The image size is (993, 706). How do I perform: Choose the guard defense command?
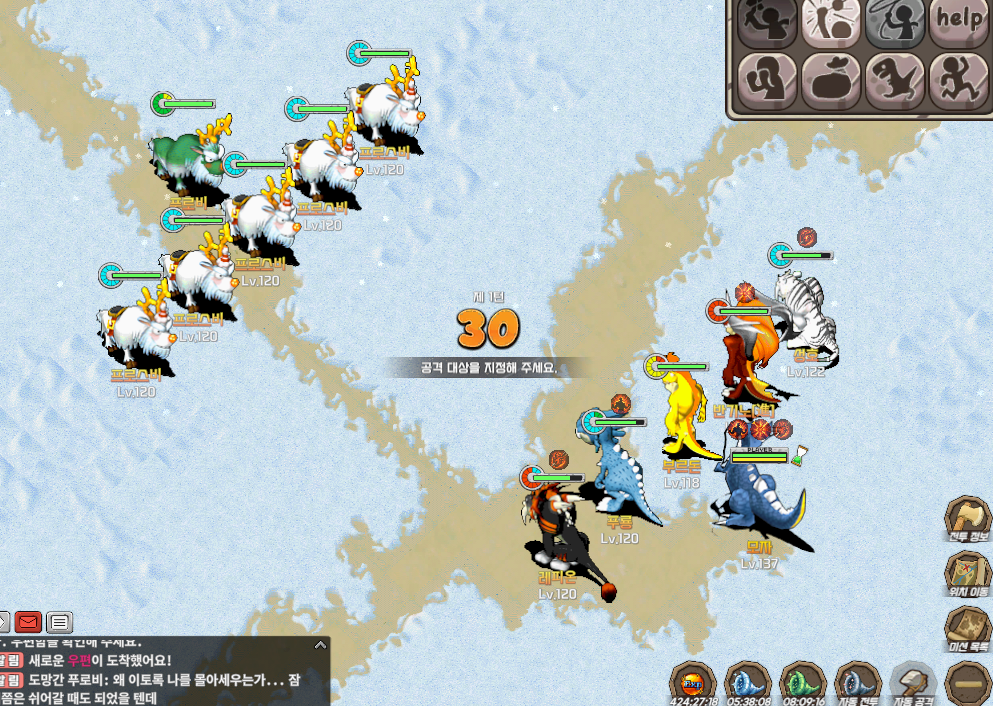click(767, 78)
